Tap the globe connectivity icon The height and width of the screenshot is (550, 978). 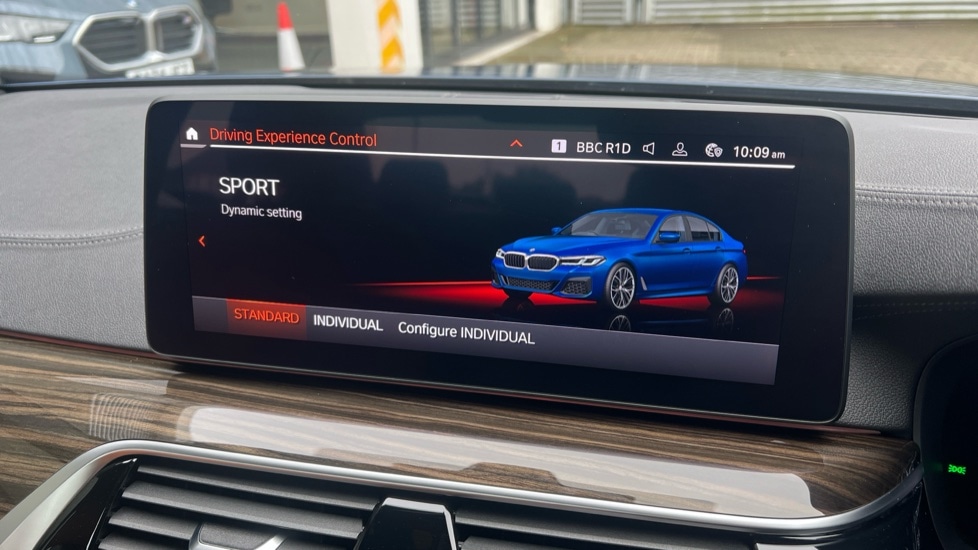tap(713, 150)
